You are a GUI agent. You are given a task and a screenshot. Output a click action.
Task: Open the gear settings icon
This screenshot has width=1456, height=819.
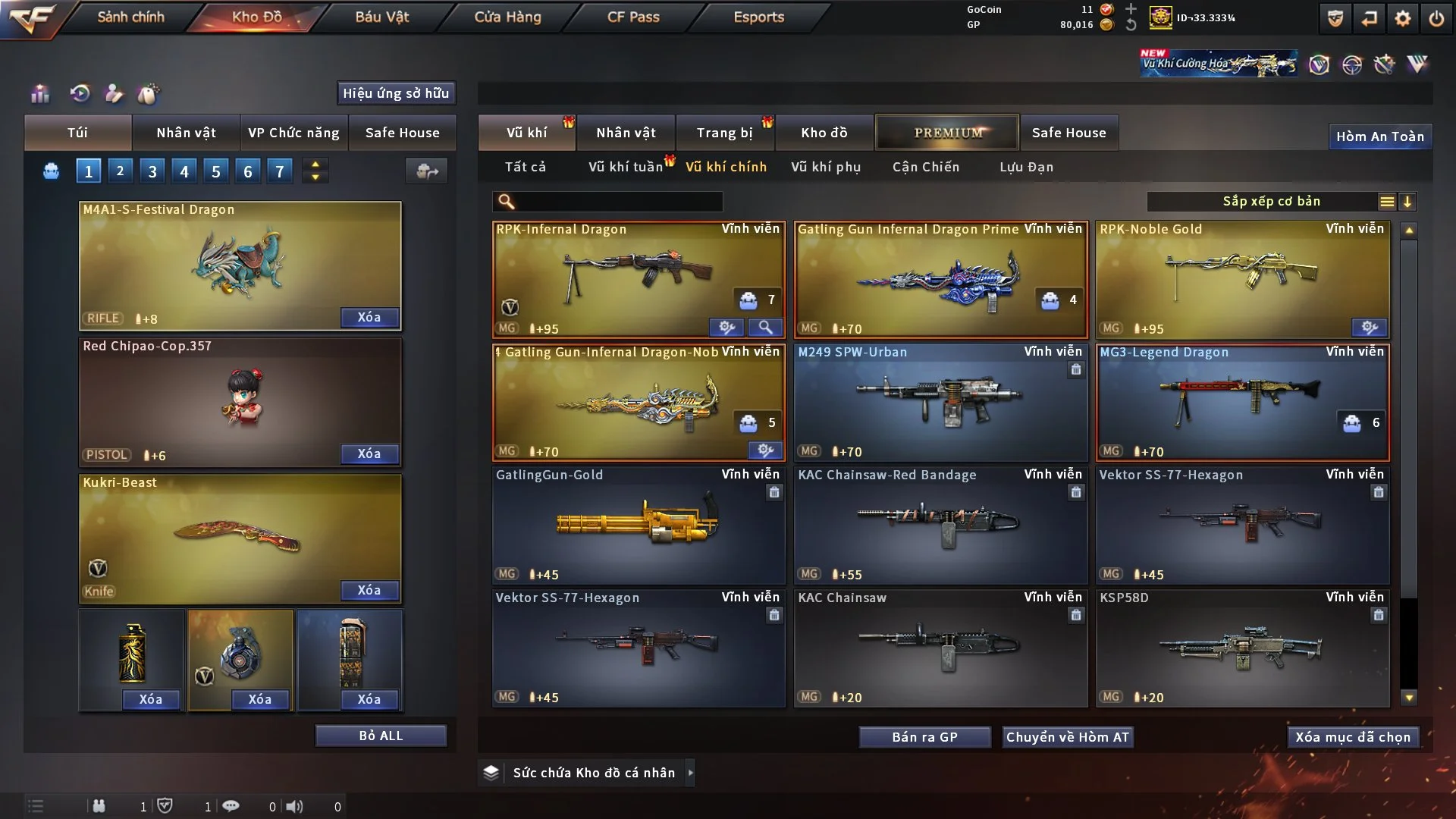click(x=1403, y=18)
